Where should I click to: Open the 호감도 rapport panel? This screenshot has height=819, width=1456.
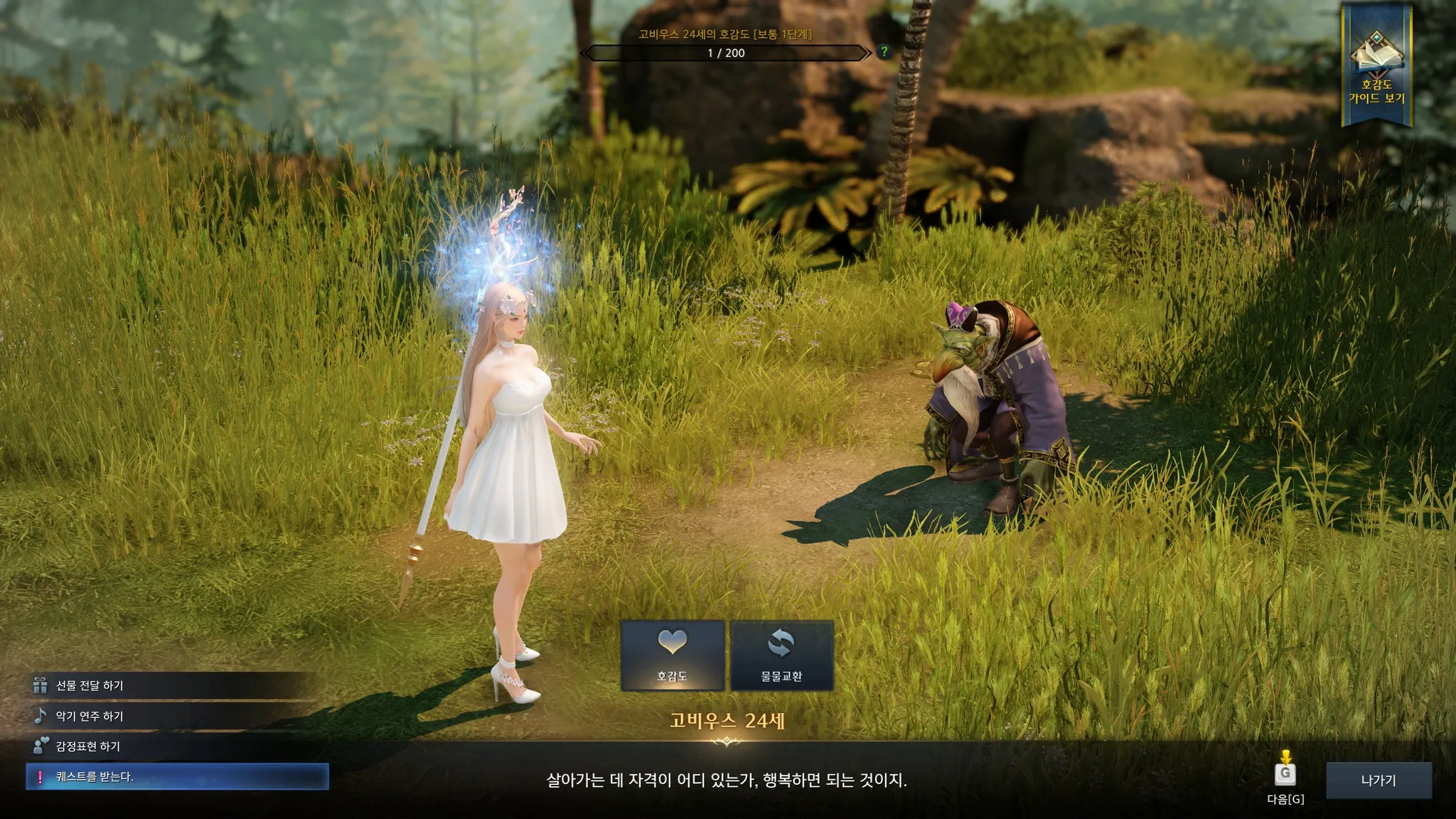pyautogui.click(x=673, y=655)
